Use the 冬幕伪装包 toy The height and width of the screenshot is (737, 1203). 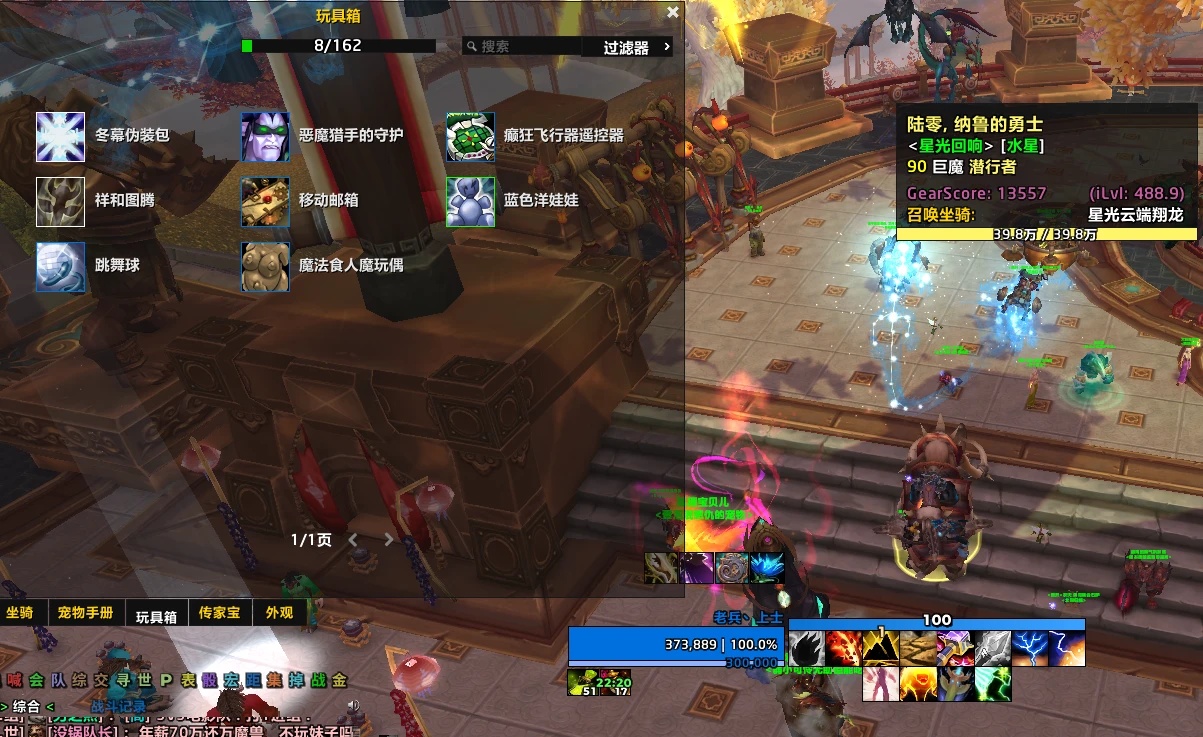click(x=61, y=137)
